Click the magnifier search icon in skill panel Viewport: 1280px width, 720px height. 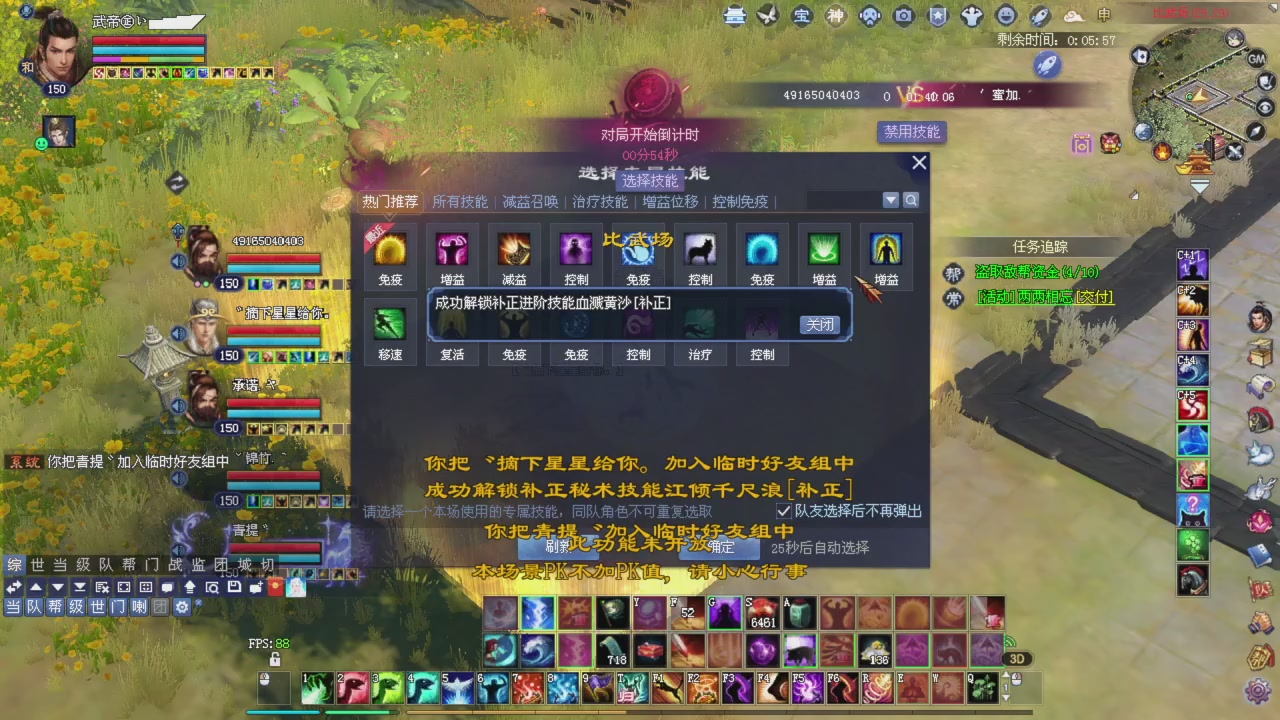pyautogui.click(x=910, y=200)
